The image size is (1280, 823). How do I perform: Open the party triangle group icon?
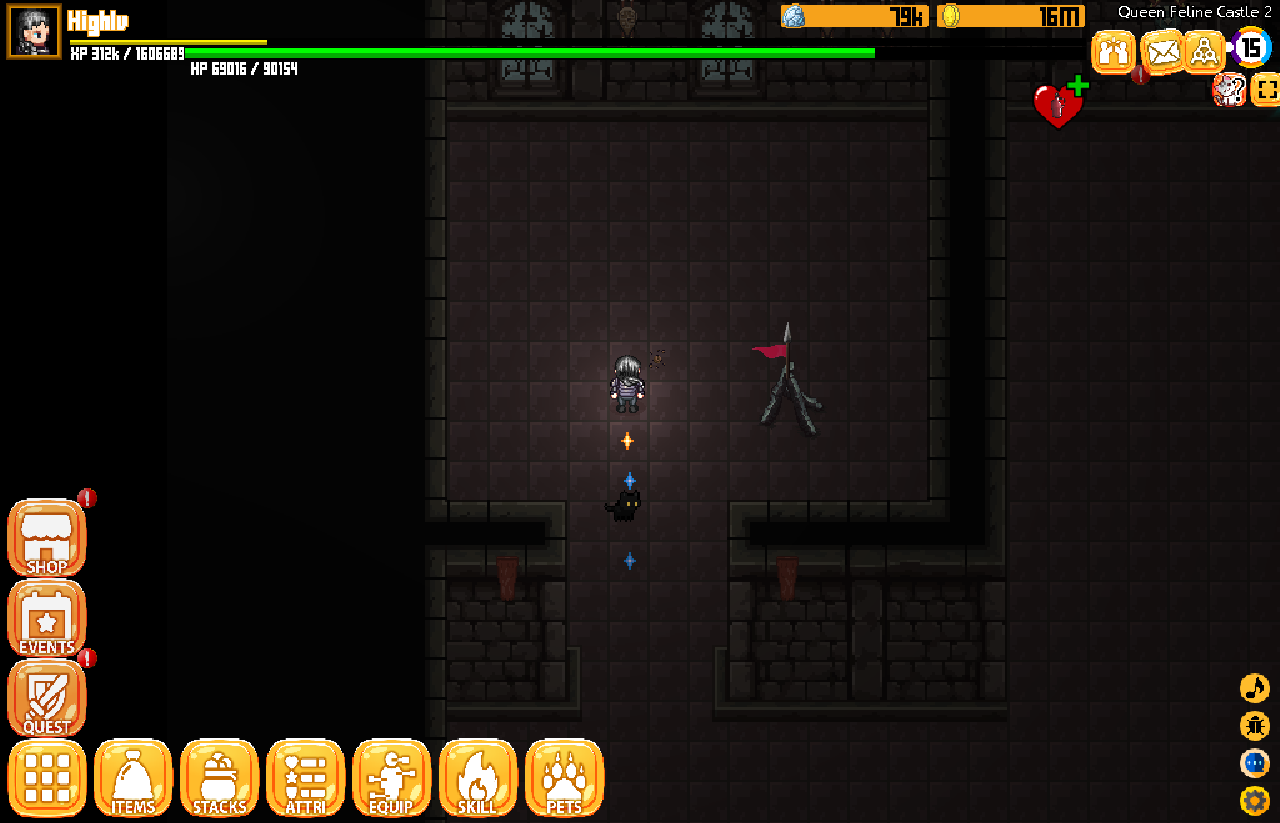click(x=1205, y=51)
